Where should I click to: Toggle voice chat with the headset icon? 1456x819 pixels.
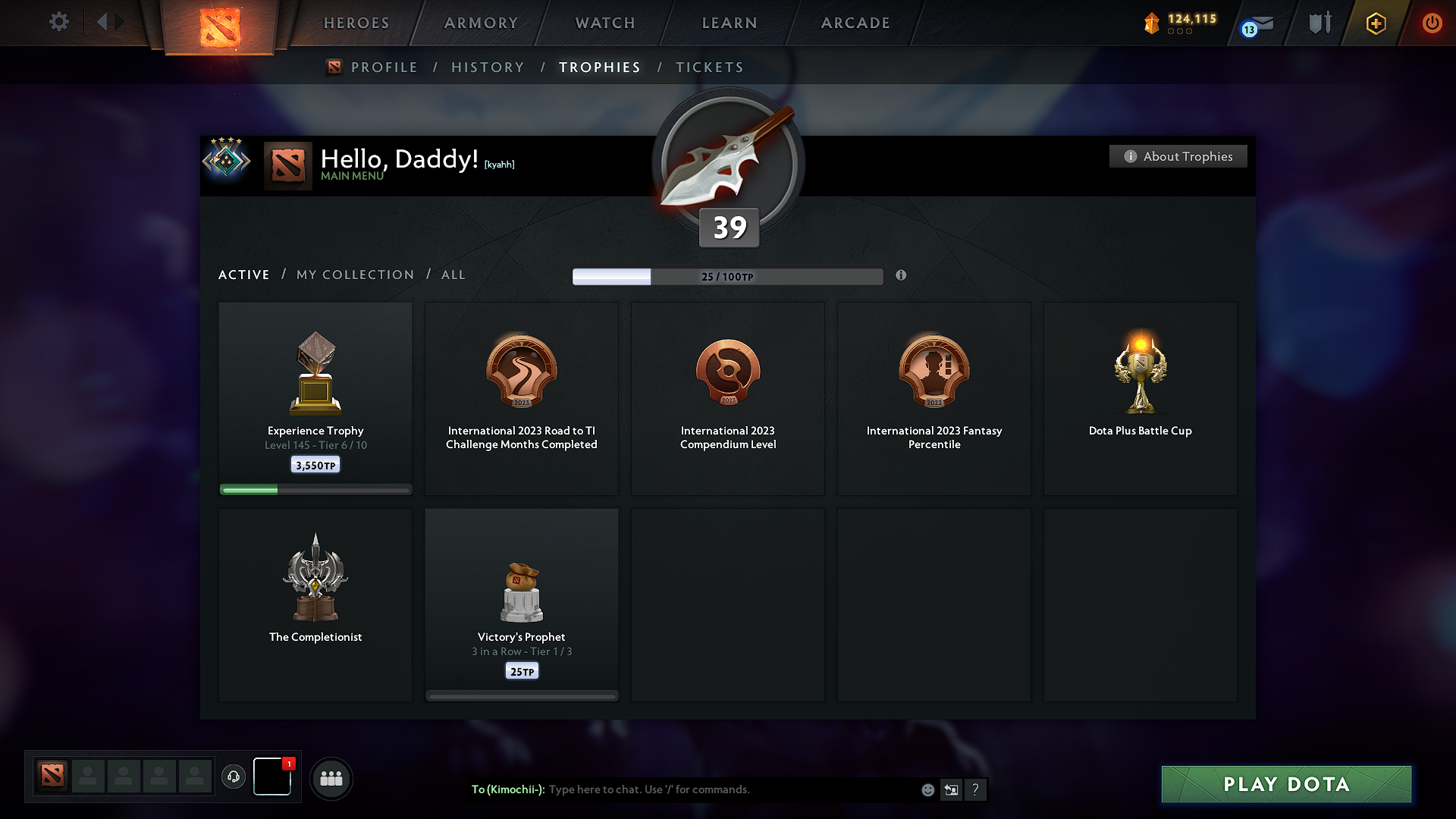[x=233, y=777]
